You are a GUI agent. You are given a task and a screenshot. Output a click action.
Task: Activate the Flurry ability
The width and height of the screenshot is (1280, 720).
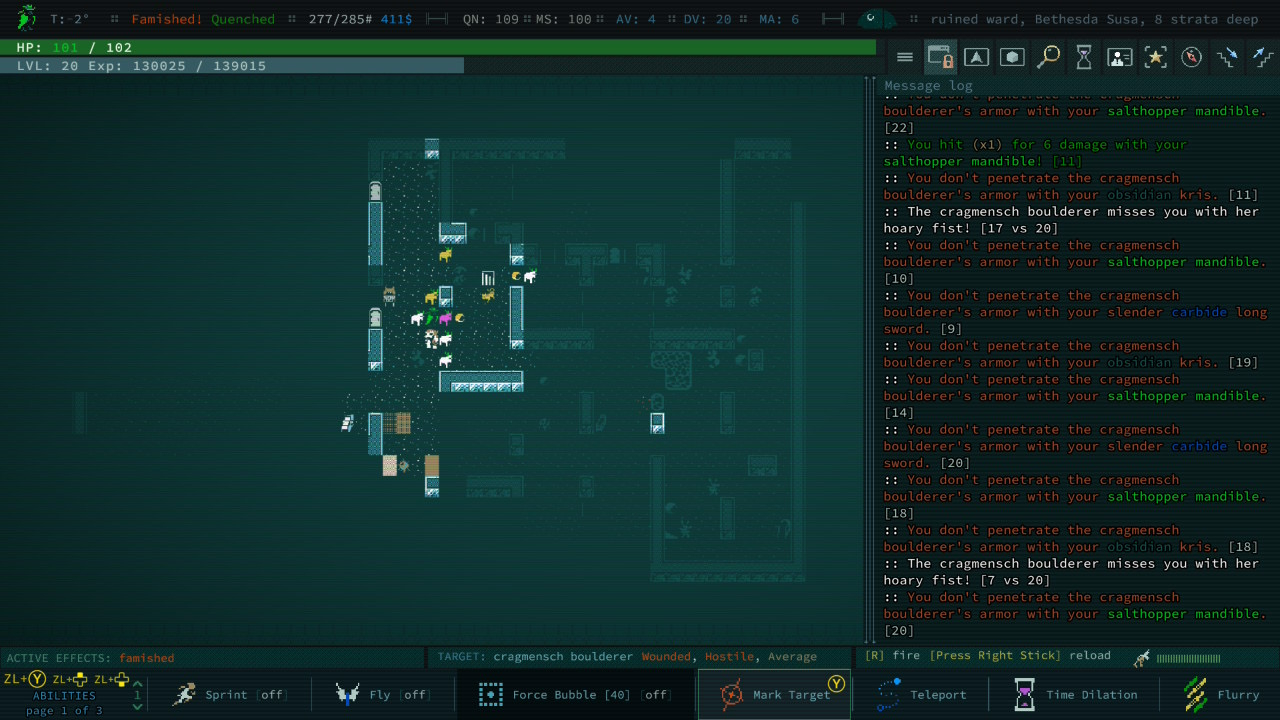[1220, 695]
